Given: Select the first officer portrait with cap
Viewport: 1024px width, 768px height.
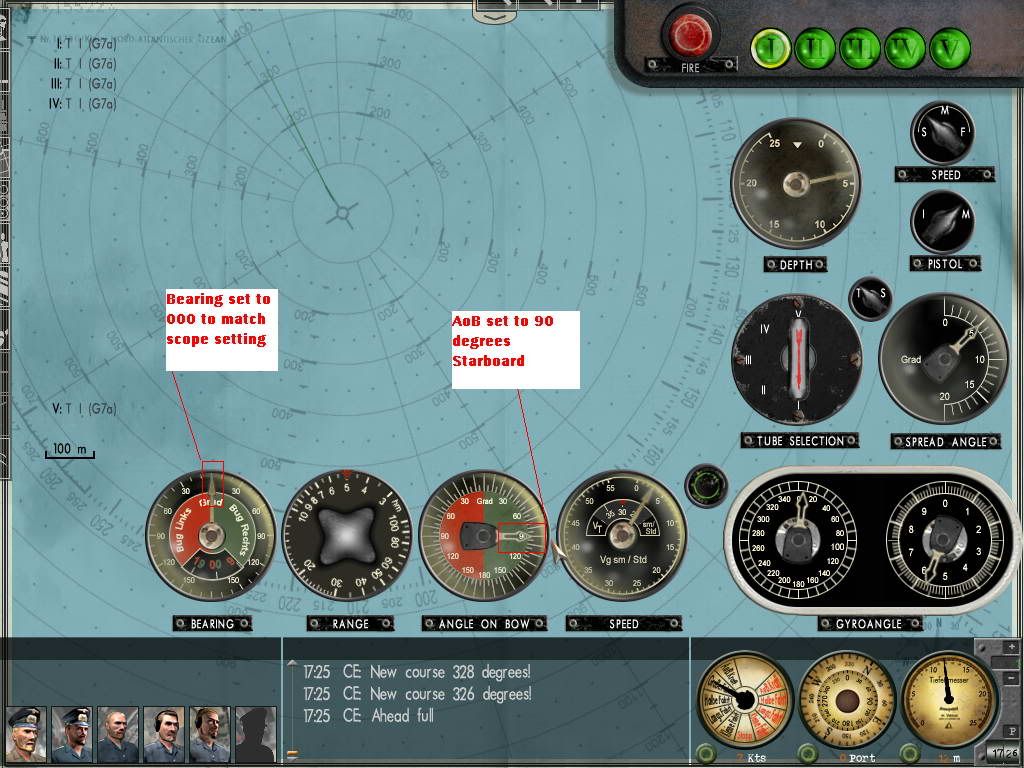Looking at the screenshot, I should pyautogui.click(x=25, y=735).
